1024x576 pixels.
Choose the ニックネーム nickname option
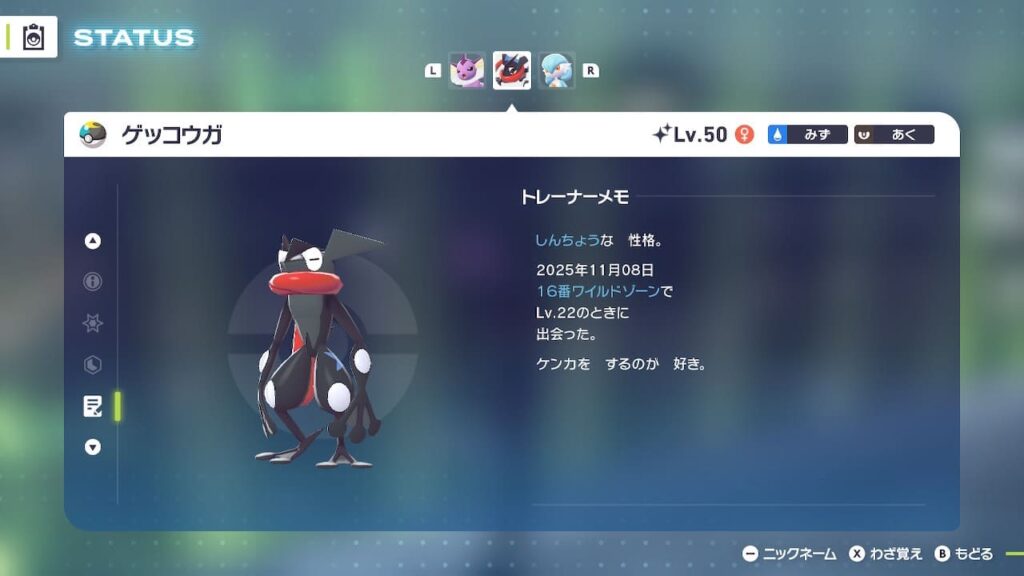(x=789, y=553)
